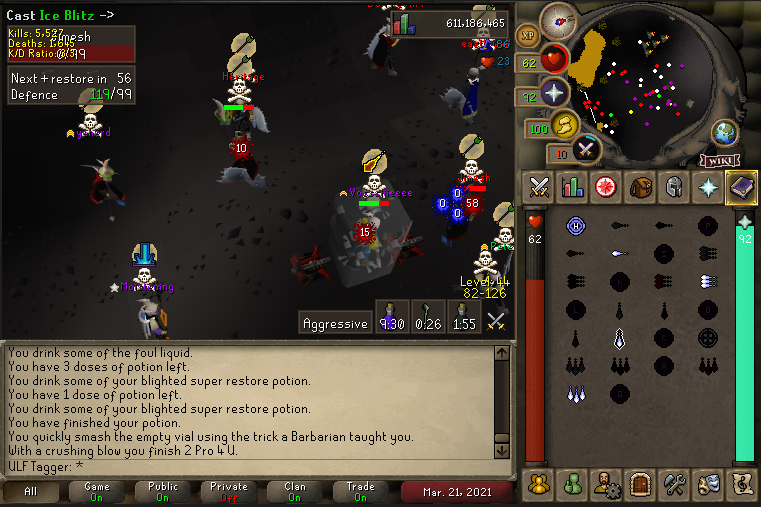Viewport: 761px width, 507px height.
Task: Open the Combat Options tab
Action: (540, 186)
